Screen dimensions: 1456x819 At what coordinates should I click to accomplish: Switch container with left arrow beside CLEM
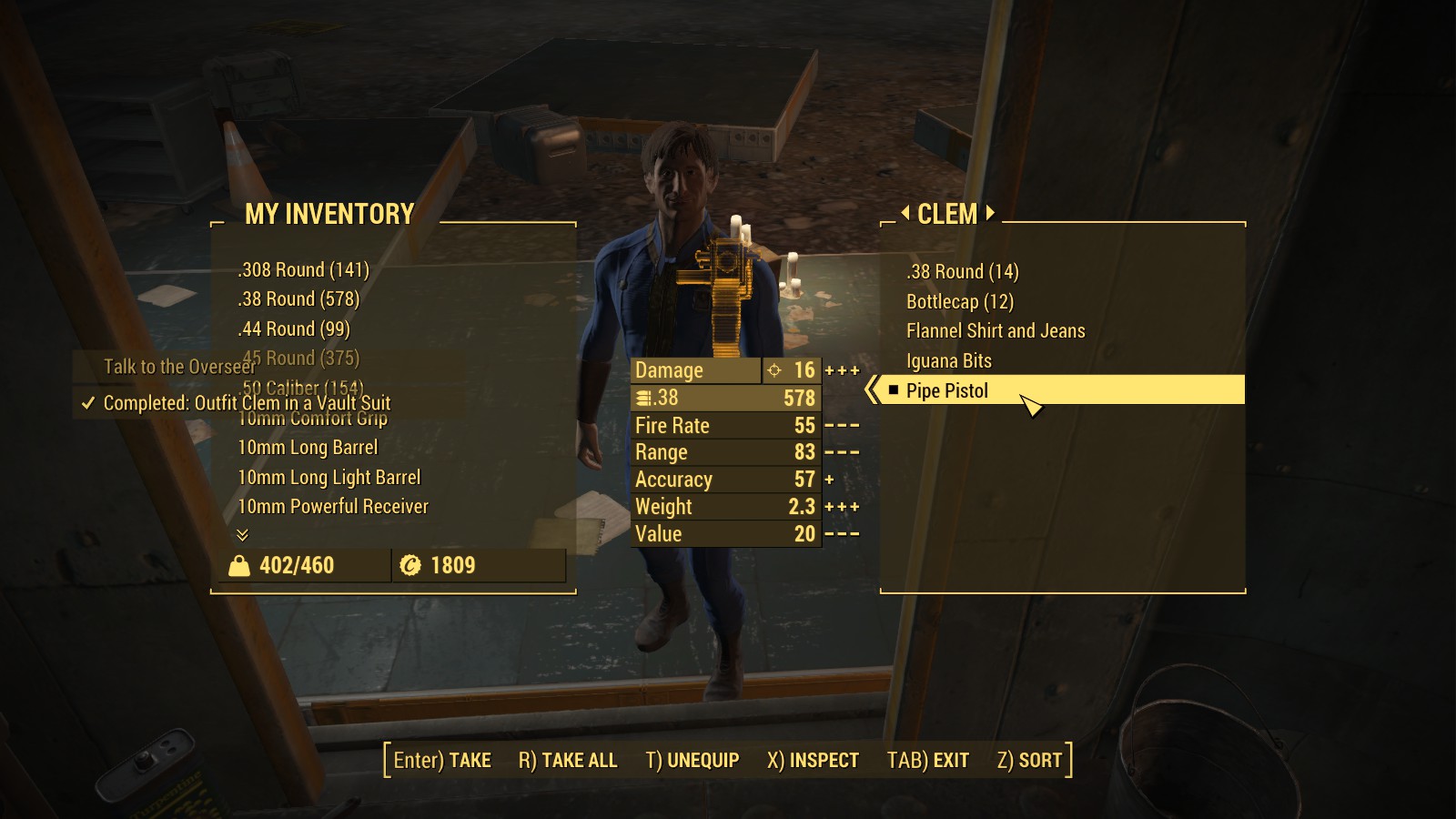point(905,213)
